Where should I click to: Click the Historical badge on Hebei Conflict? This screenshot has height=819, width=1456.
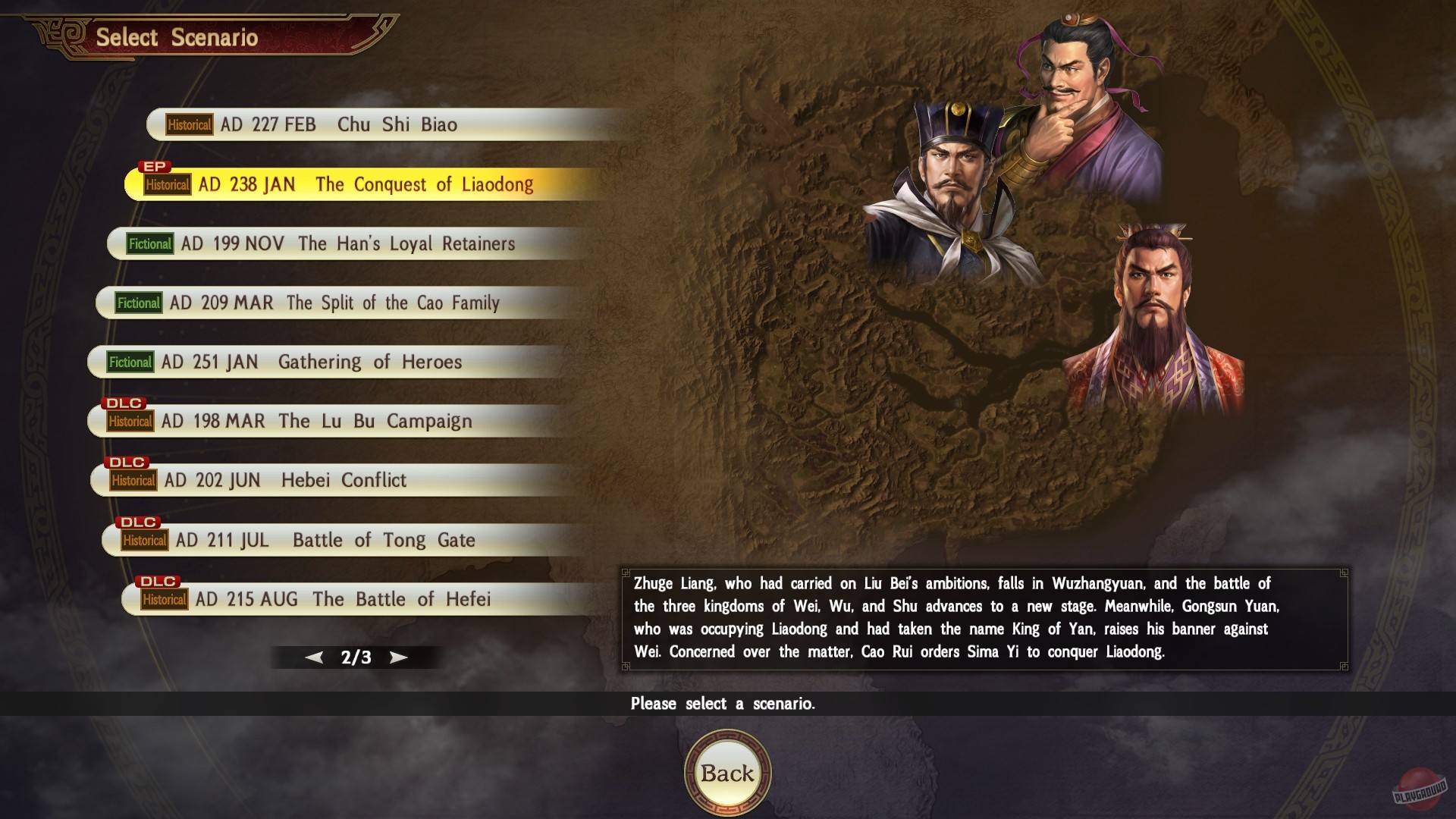(135, 481)
